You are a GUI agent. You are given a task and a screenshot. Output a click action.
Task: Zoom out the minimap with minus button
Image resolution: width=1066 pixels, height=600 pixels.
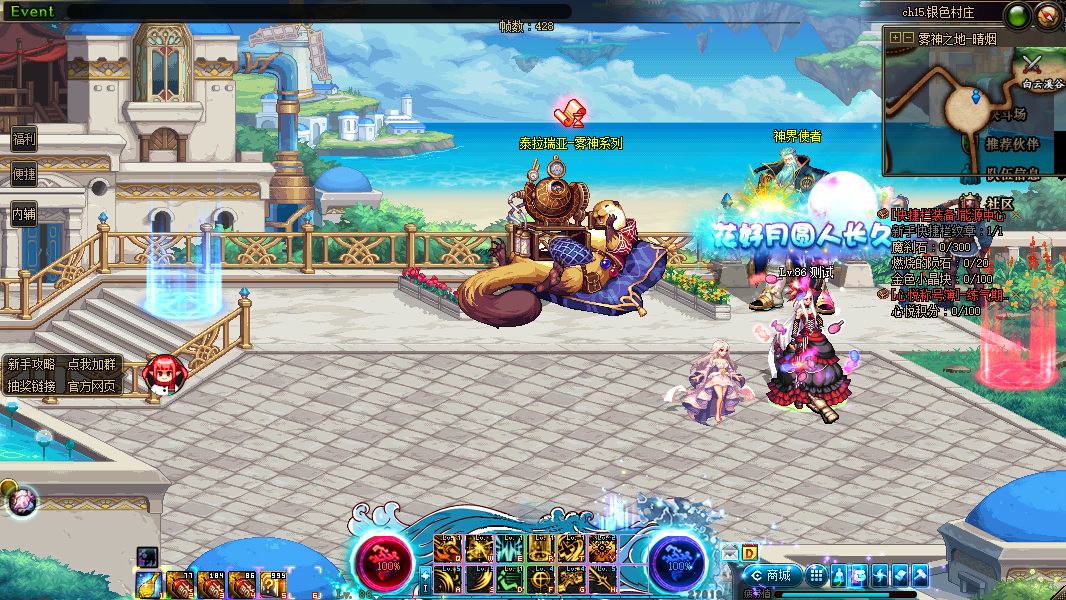click(908, 38)
